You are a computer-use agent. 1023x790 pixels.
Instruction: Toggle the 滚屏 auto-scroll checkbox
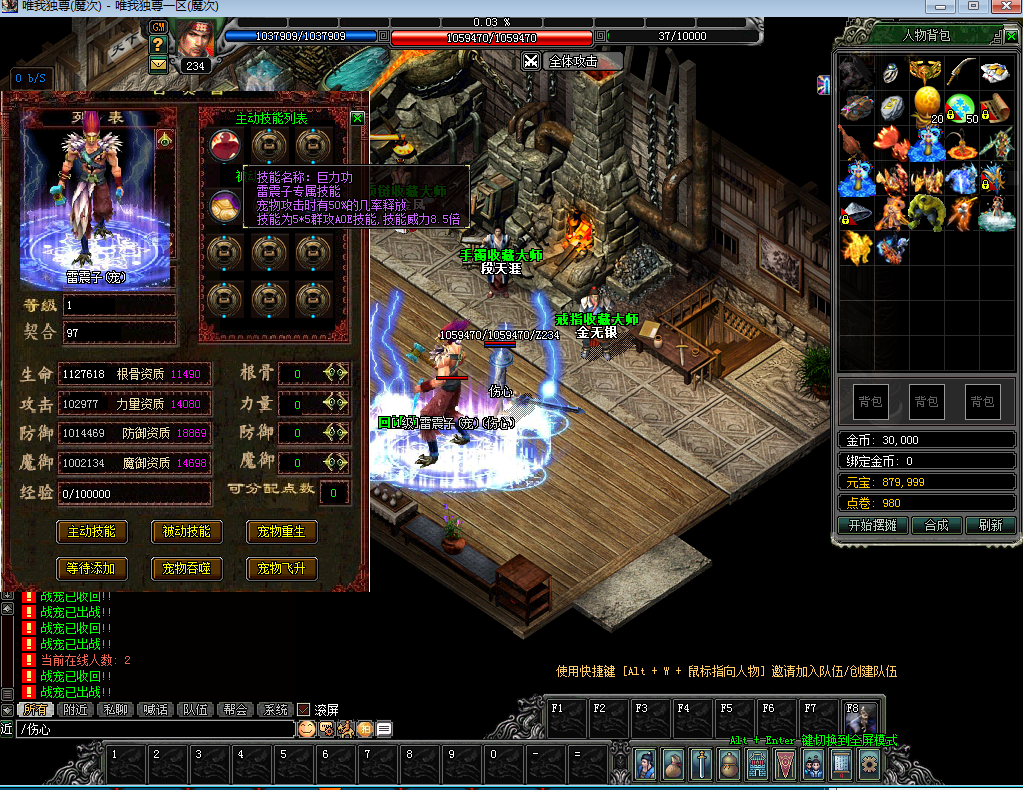point(304,709)
